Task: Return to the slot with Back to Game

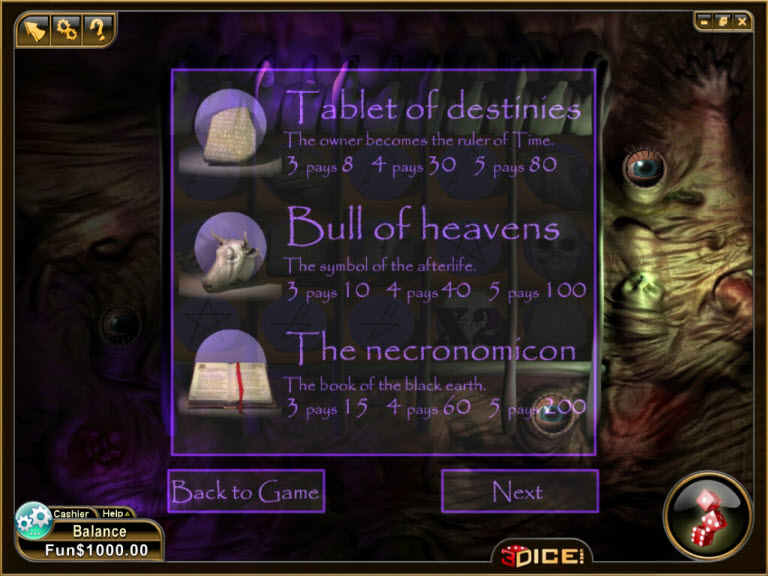Action: click(x=246, y=491)
